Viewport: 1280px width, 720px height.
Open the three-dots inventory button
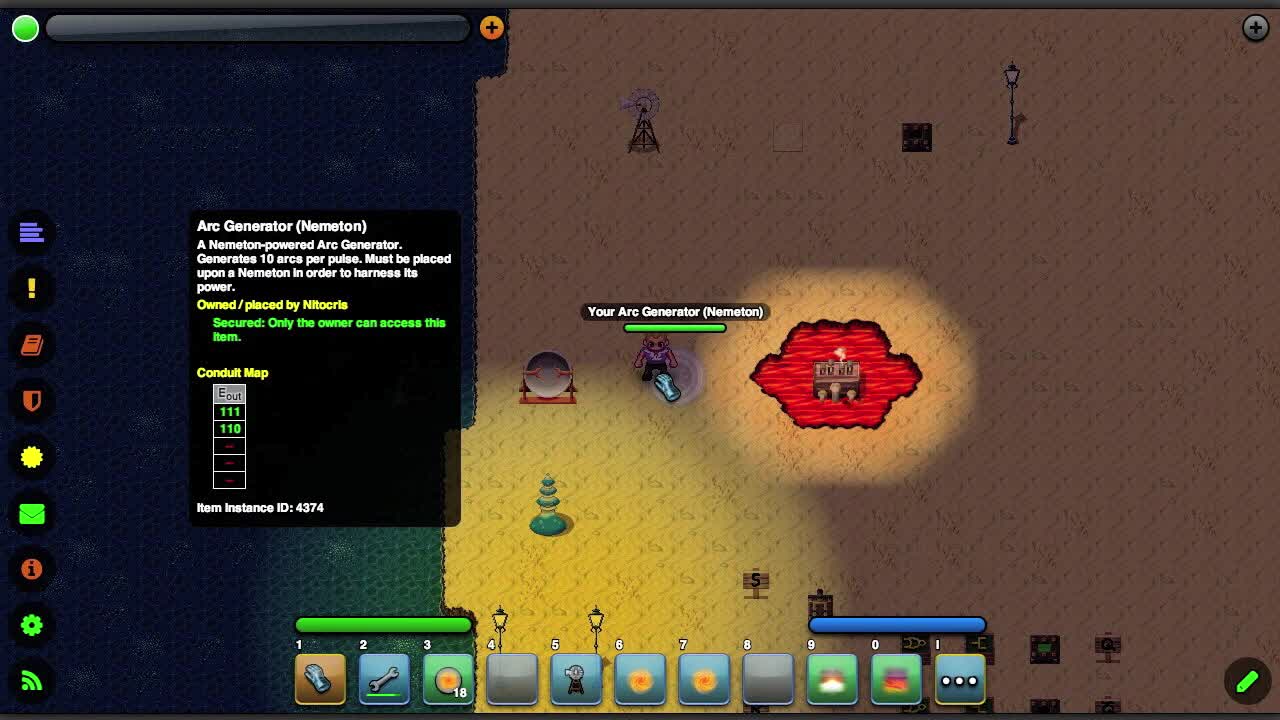(960, 680)
